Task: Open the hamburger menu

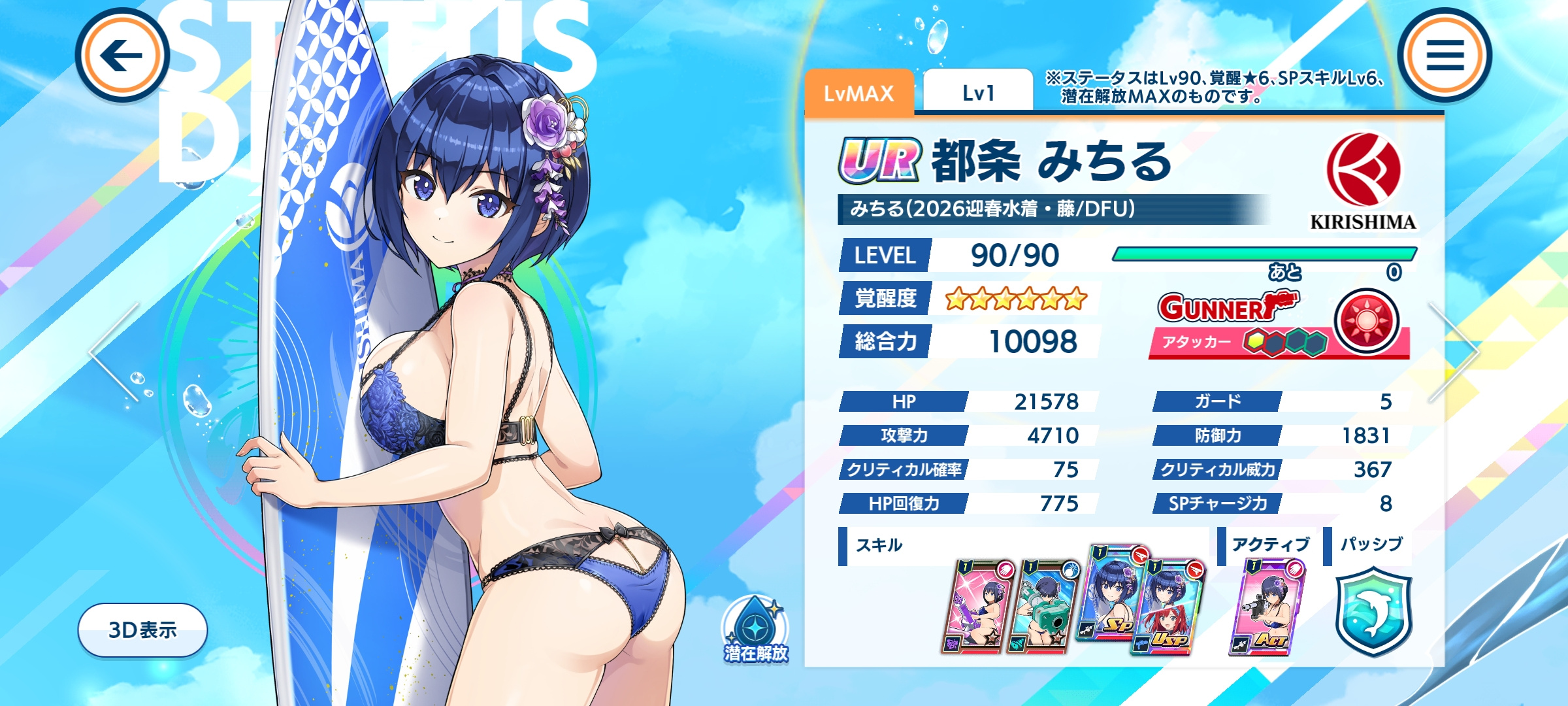Action: 1445,56
